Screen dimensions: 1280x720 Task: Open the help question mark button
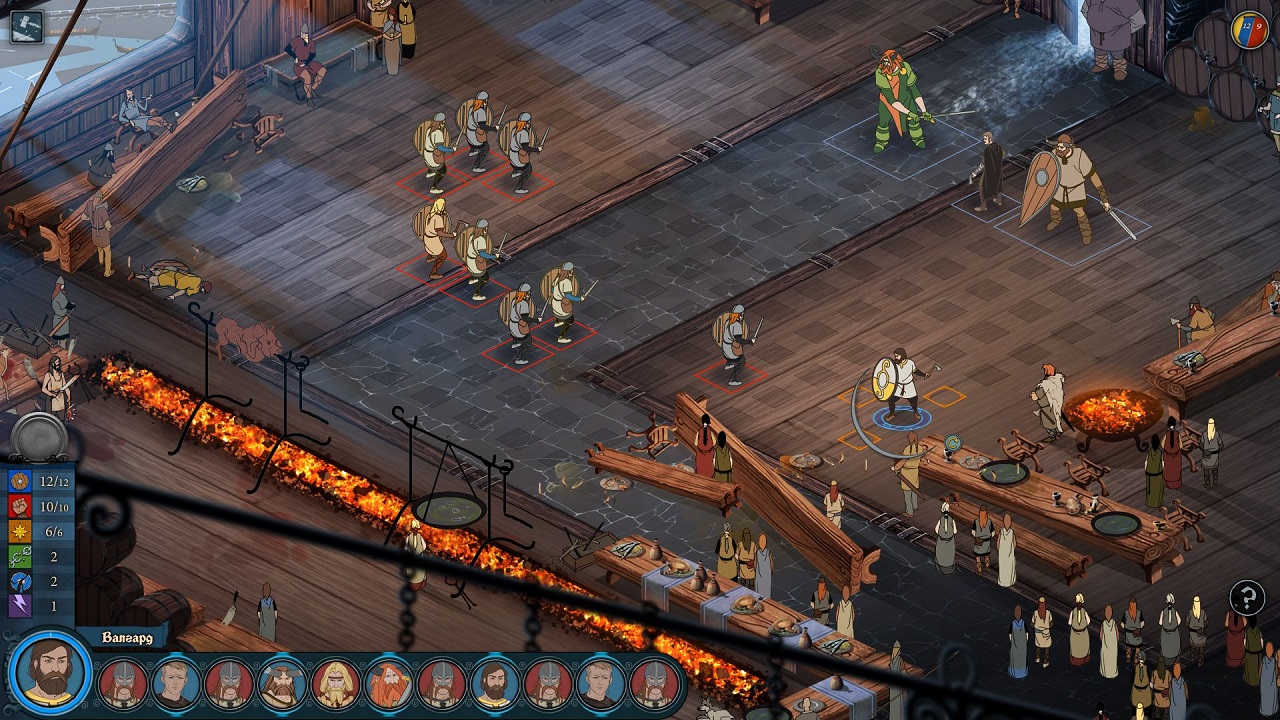(1247, 599)
